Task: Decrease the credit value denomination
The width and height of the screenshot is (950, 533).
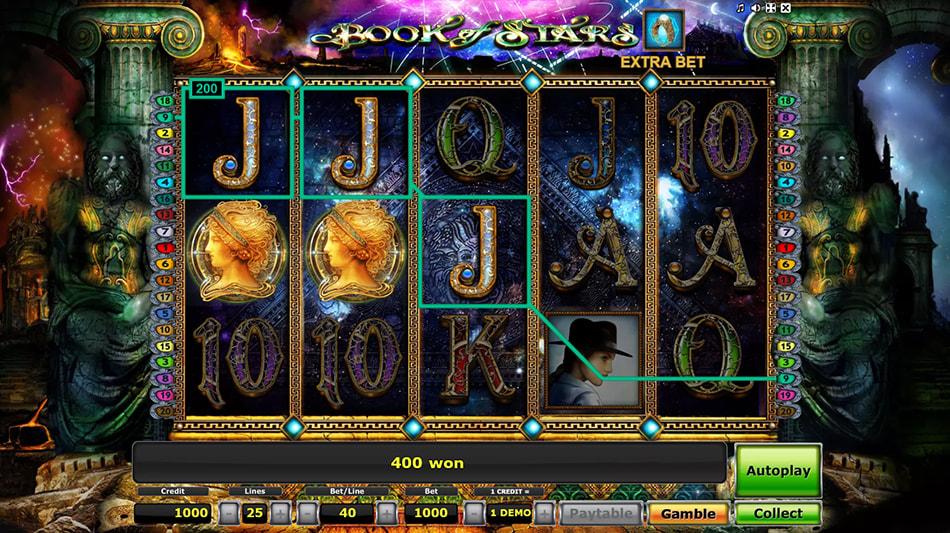Action: [x=474, y=513]
